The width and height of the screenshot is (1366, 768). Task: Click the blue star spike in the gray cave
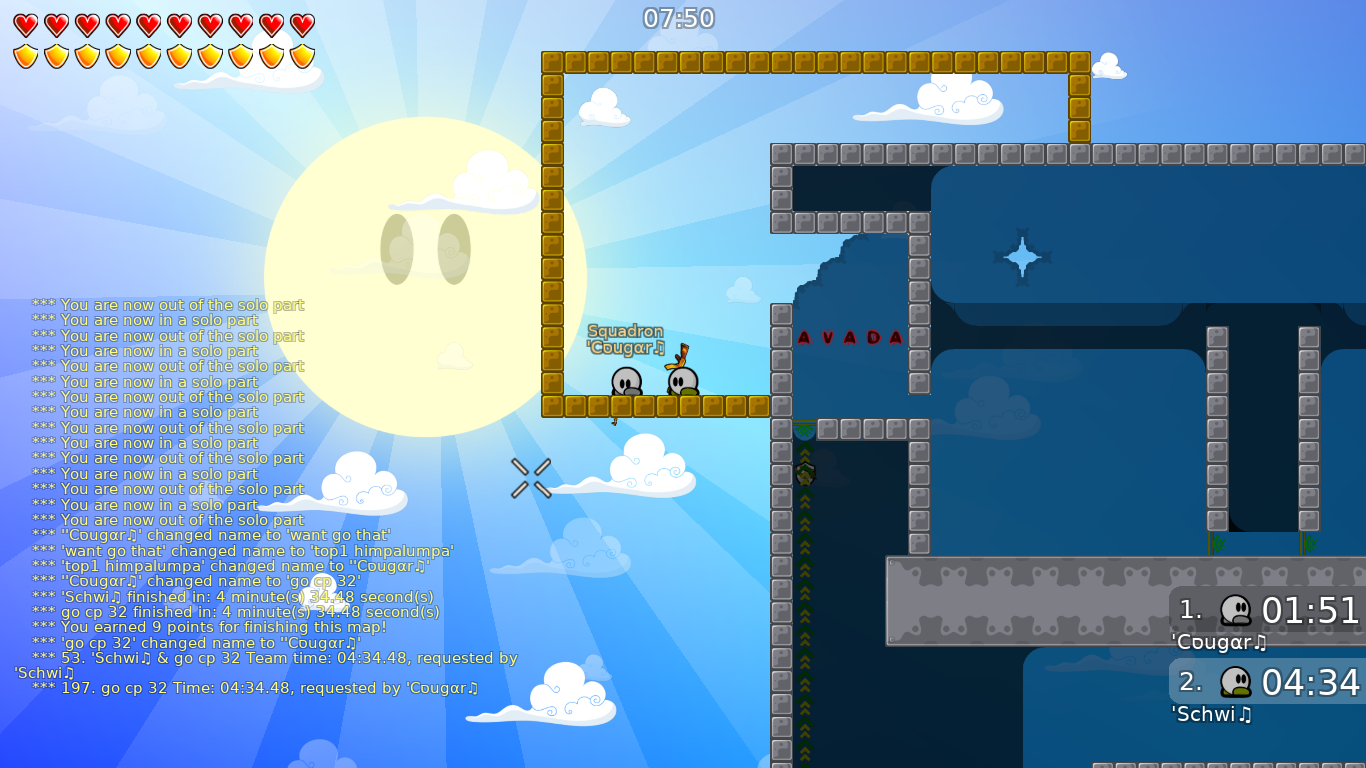1023,258
